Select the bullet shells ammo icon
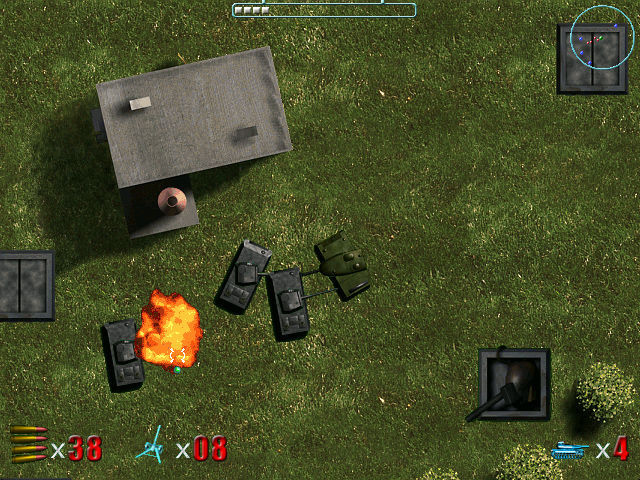Image resolution: width=640 pixels, height=480 pixels. pyautogui.click(x=28, y=444)
